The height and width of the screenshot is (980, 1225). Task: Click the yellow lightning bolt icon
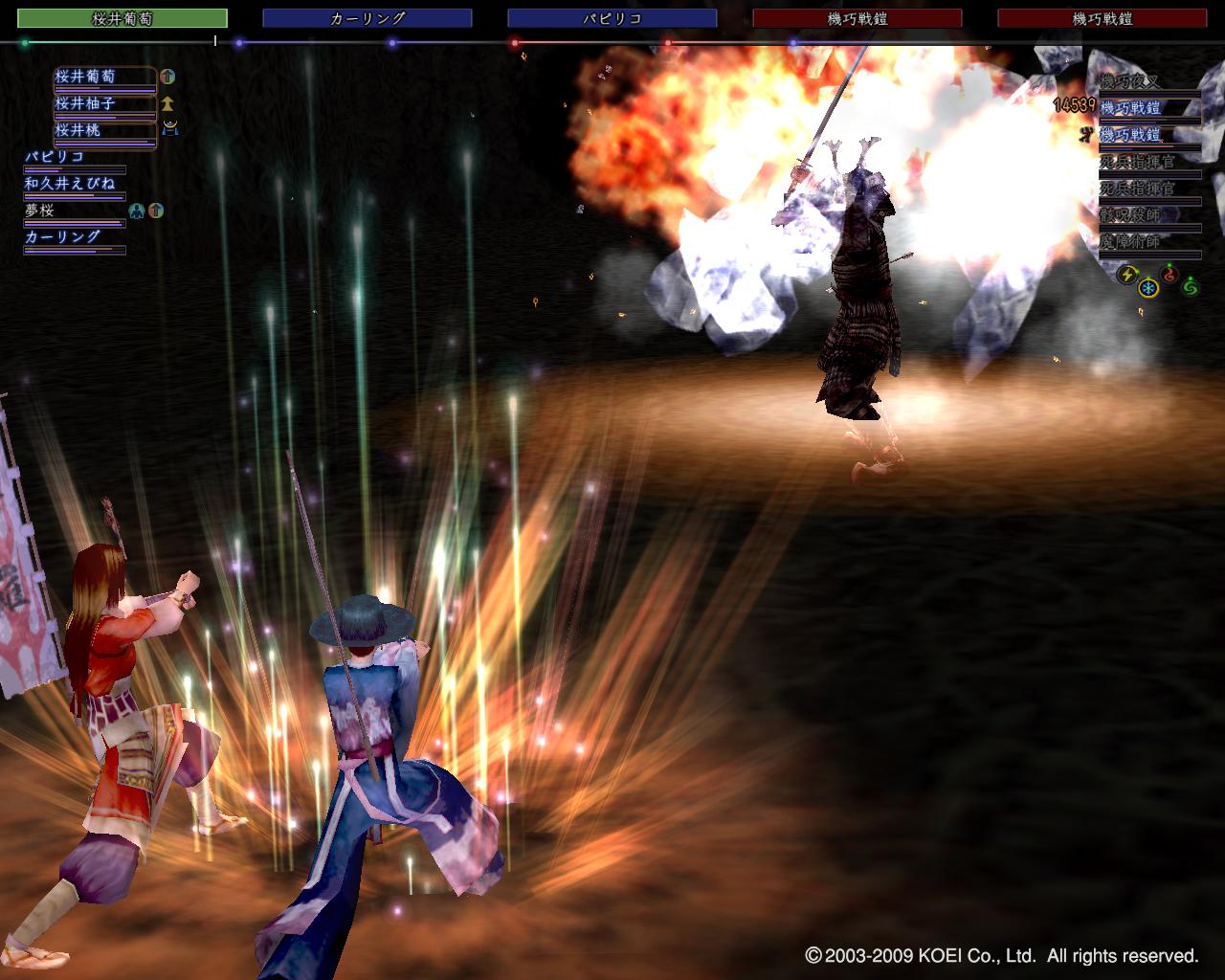point(1125,275)
